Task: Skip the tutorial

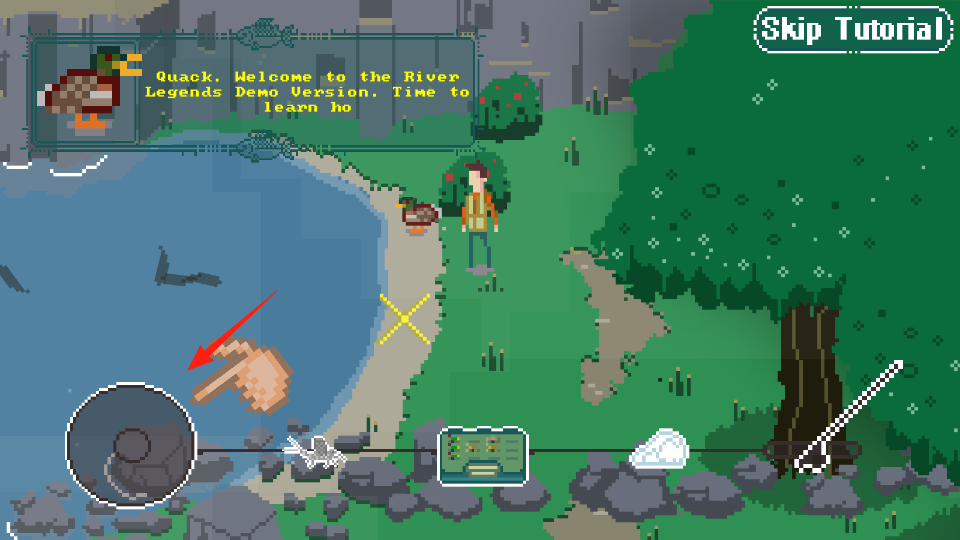Action: [x=851, y=30]
